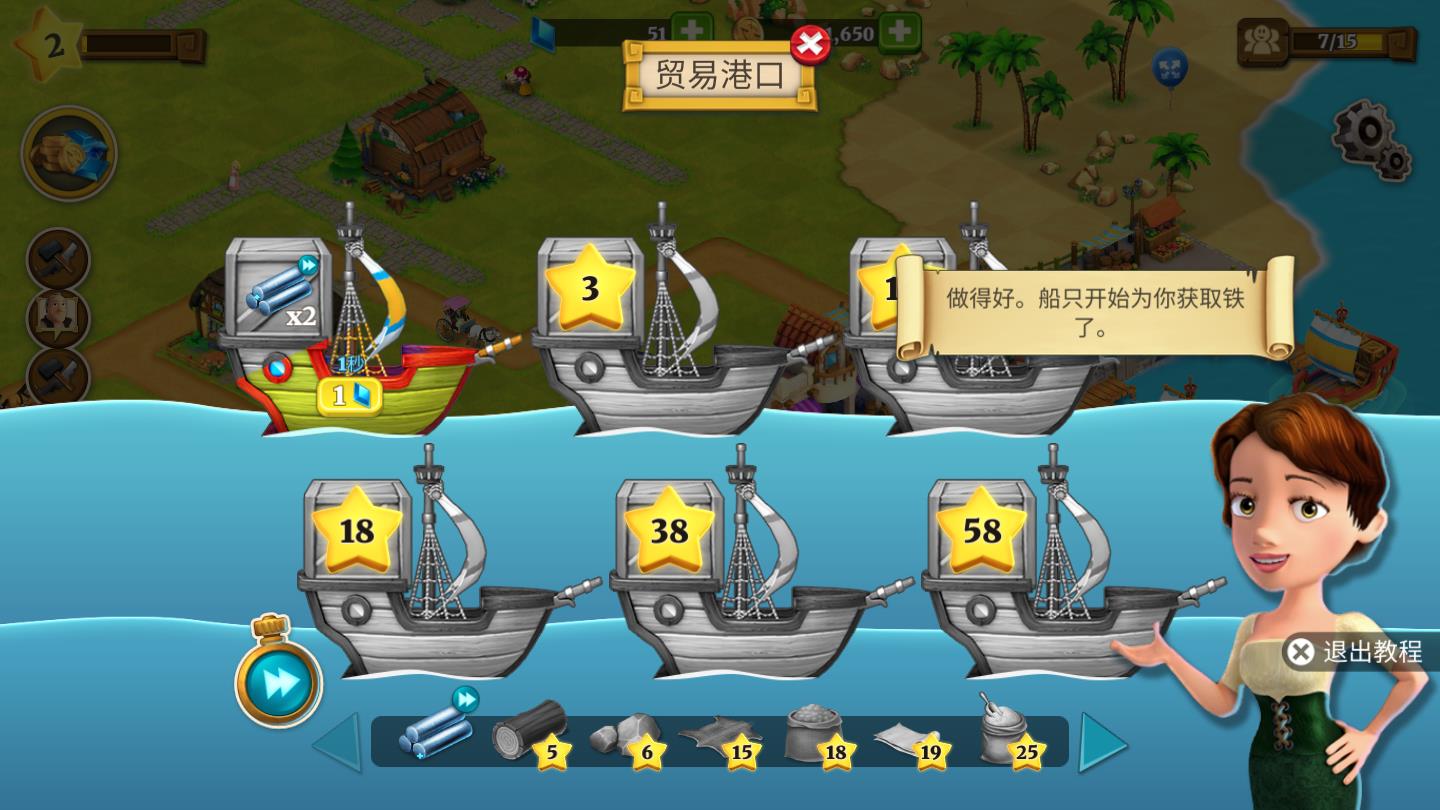Tap the fast-forward stopwatch button
The width and height of the screenshot is (1440, 810).
278,681
